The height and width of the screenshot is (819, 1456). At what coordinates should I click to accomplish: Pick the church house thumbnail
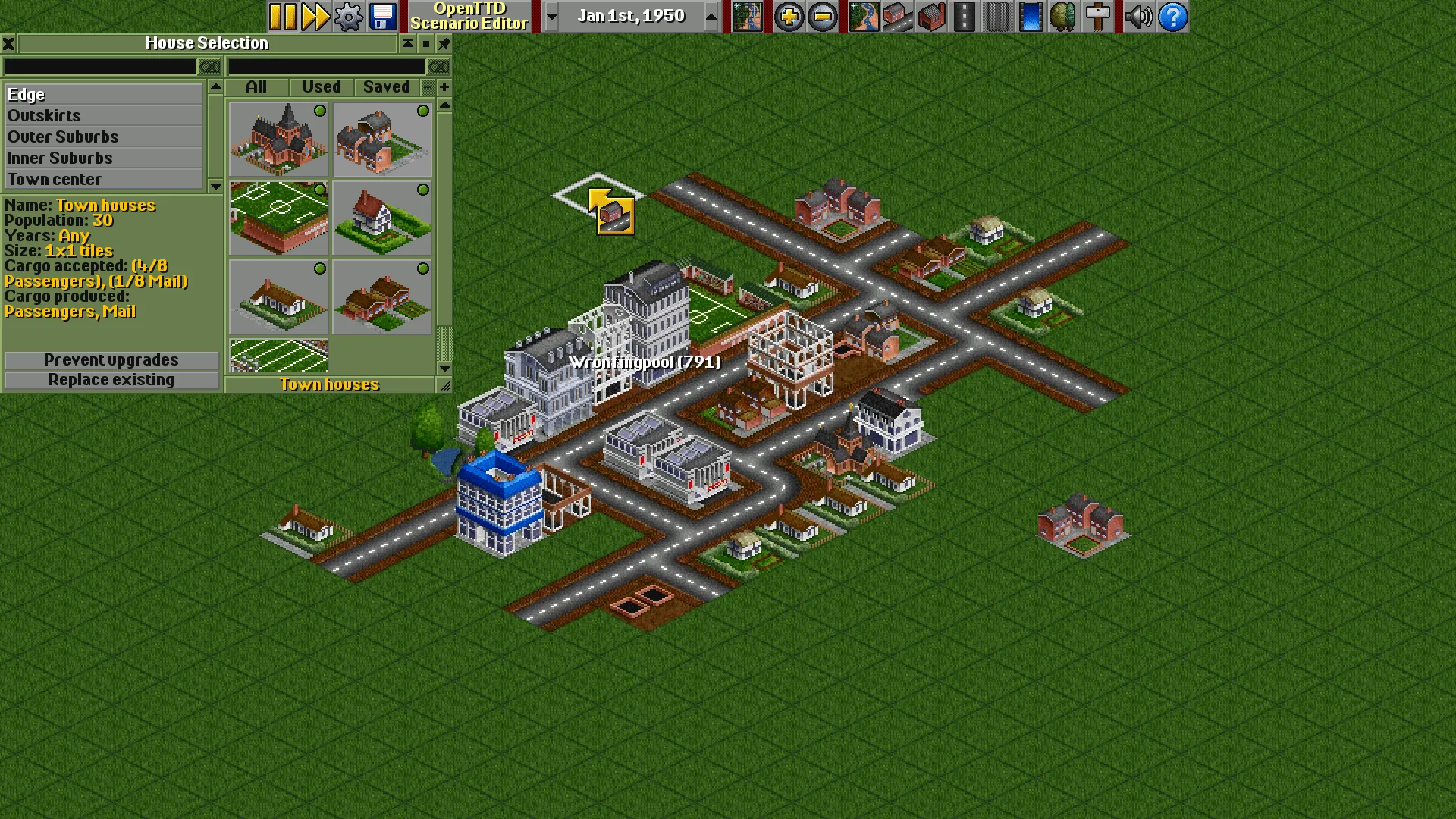pyautogui.click(x=278, y=140)
